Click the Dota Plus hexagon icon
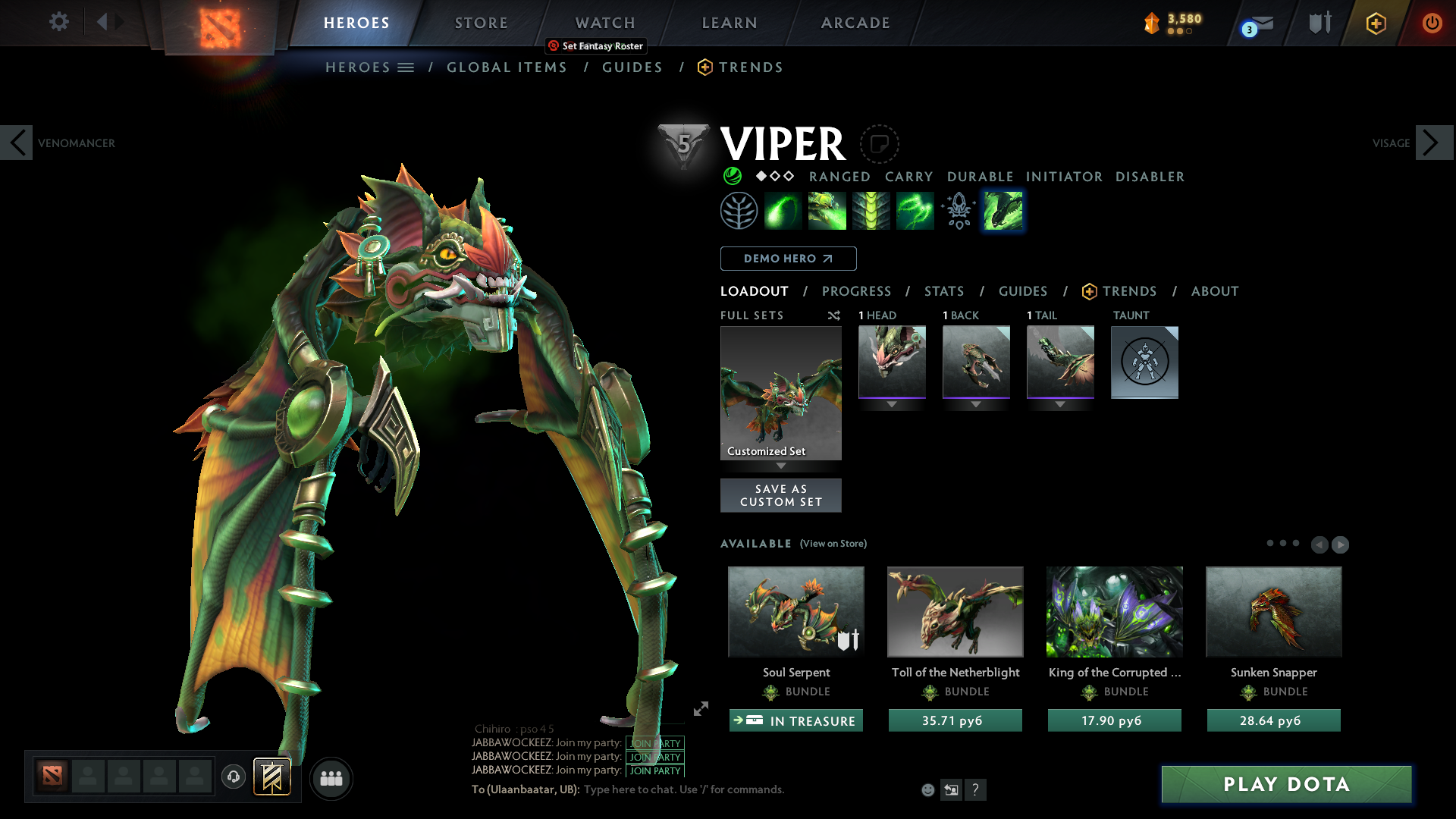Viewport: 1456px width, 819px height. [1376, 23]
